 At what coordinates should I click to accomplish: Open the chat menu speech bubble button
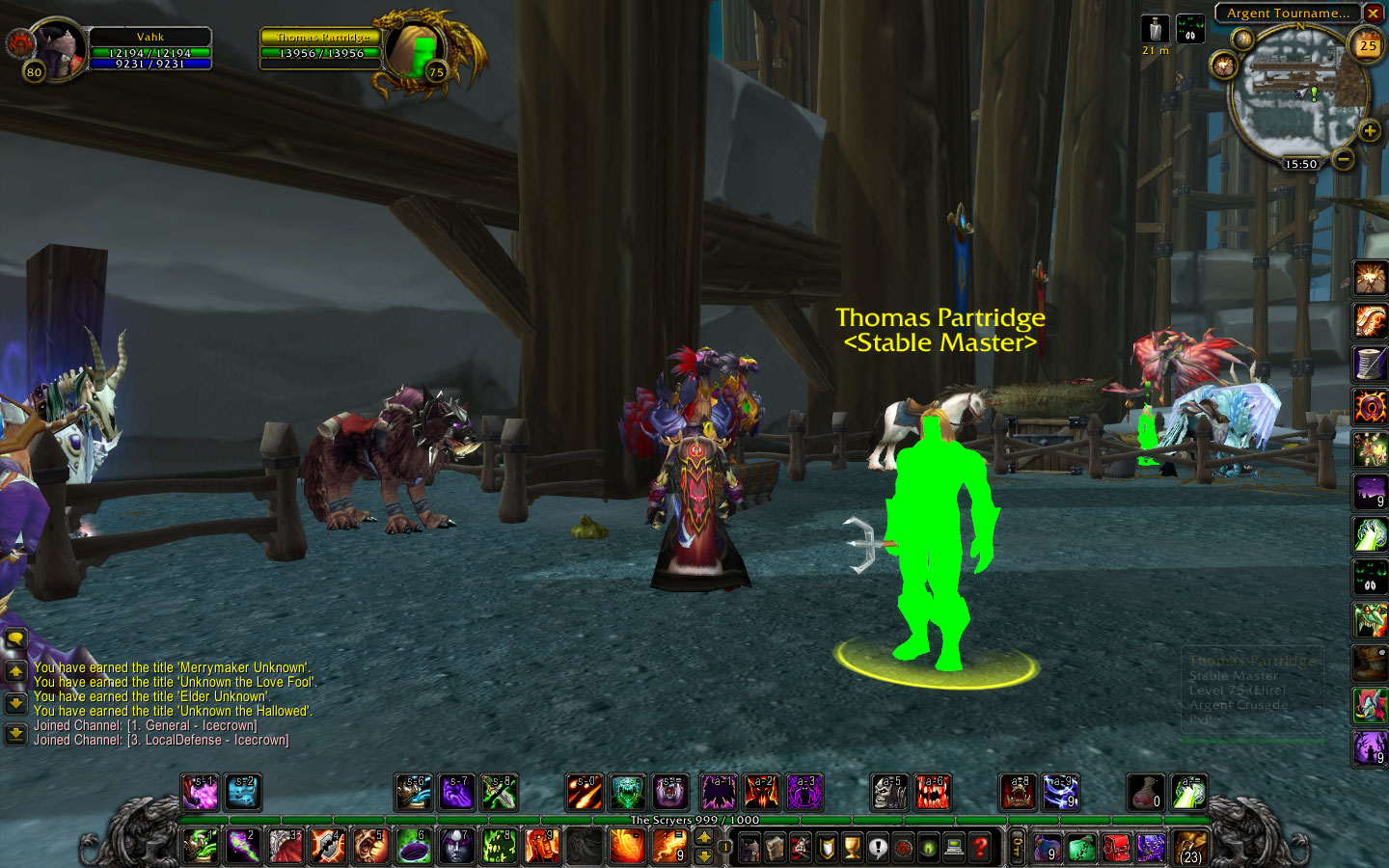pyautogui.click(x=15, y=638)
